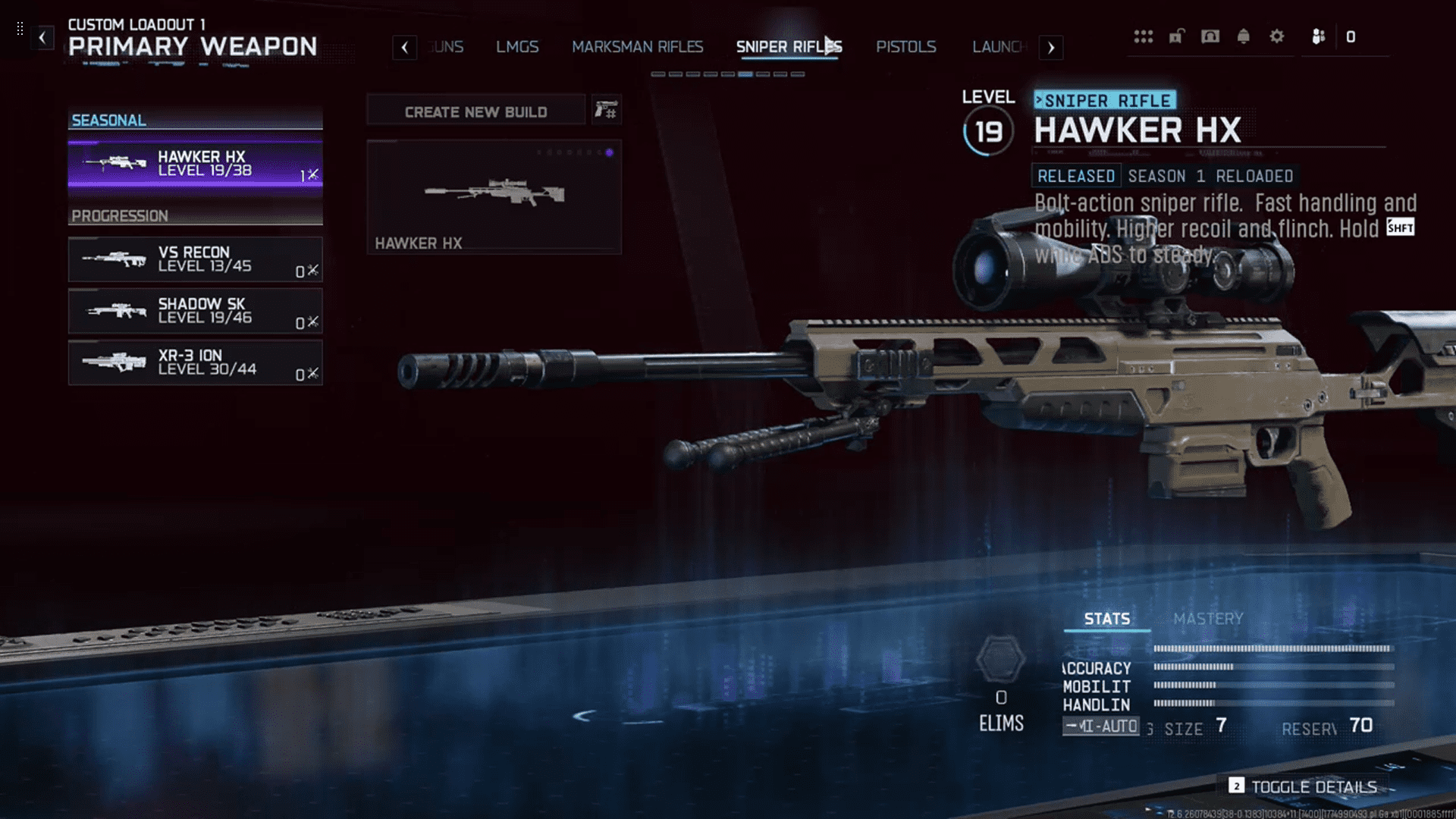Show previous weapon categories with left arrow

[405, 48]
